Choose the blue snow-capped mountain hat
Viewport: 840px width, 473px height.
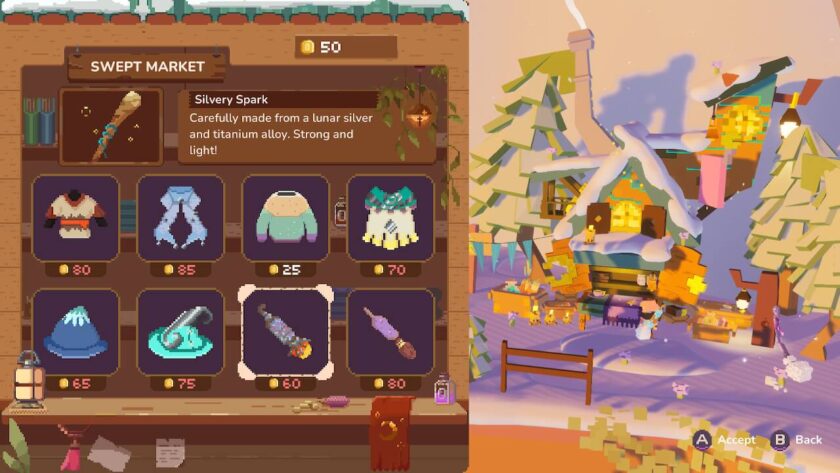(76, 332)
